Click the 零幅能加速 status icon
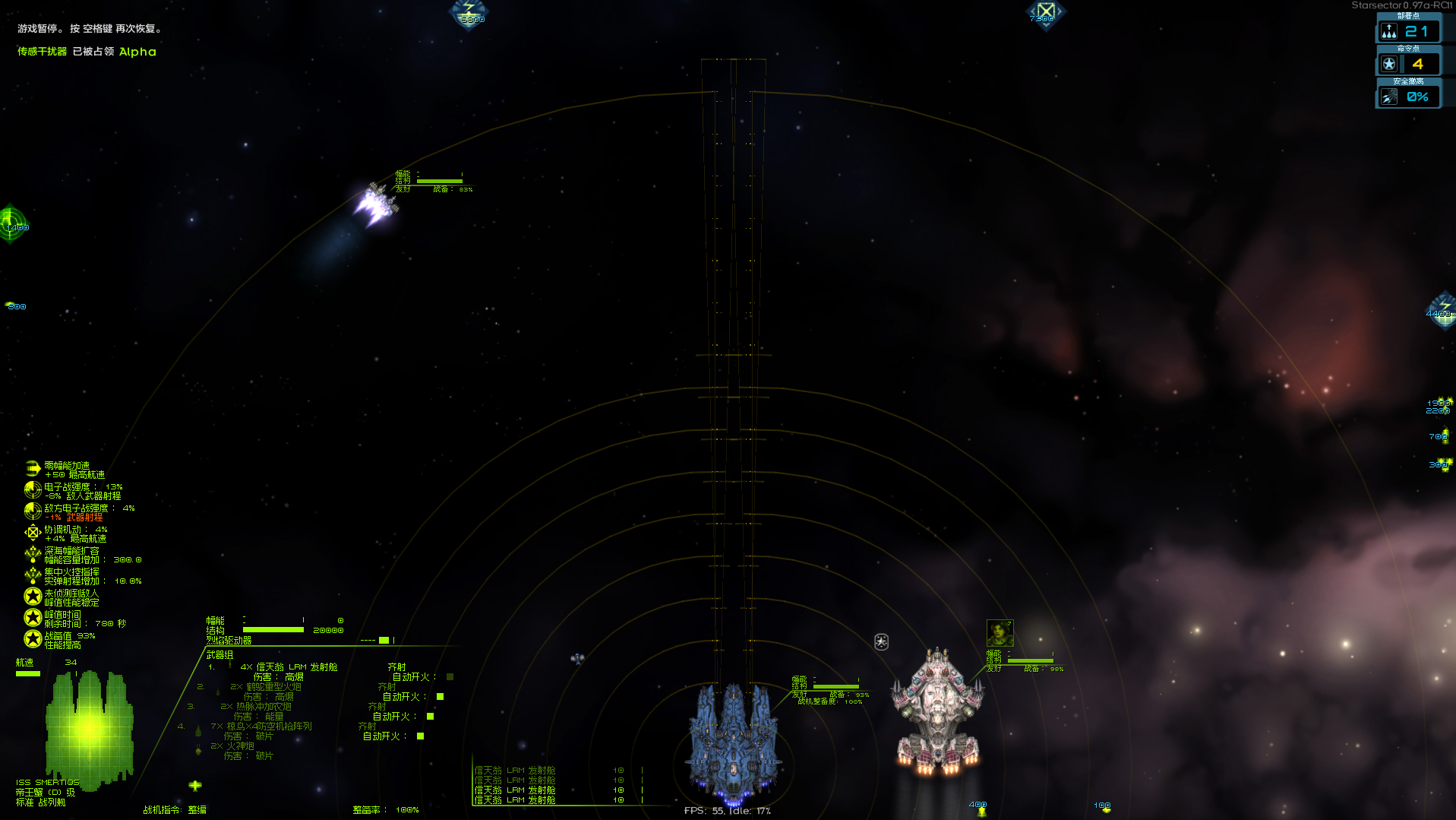The width and height of the screenshot is (1456, 820). [33, 469]
